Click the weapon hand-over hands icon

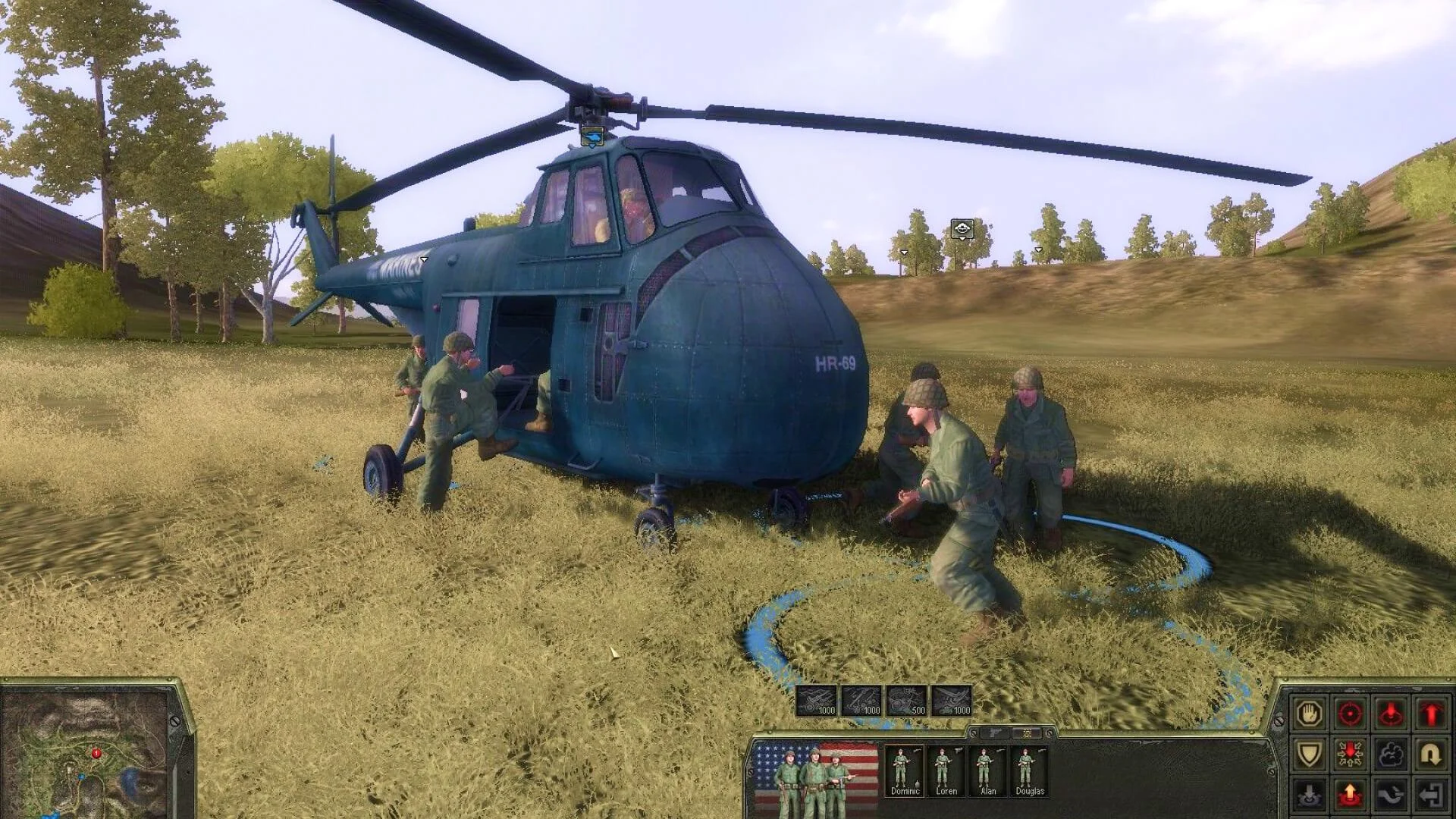click(x=1390, y=794)
